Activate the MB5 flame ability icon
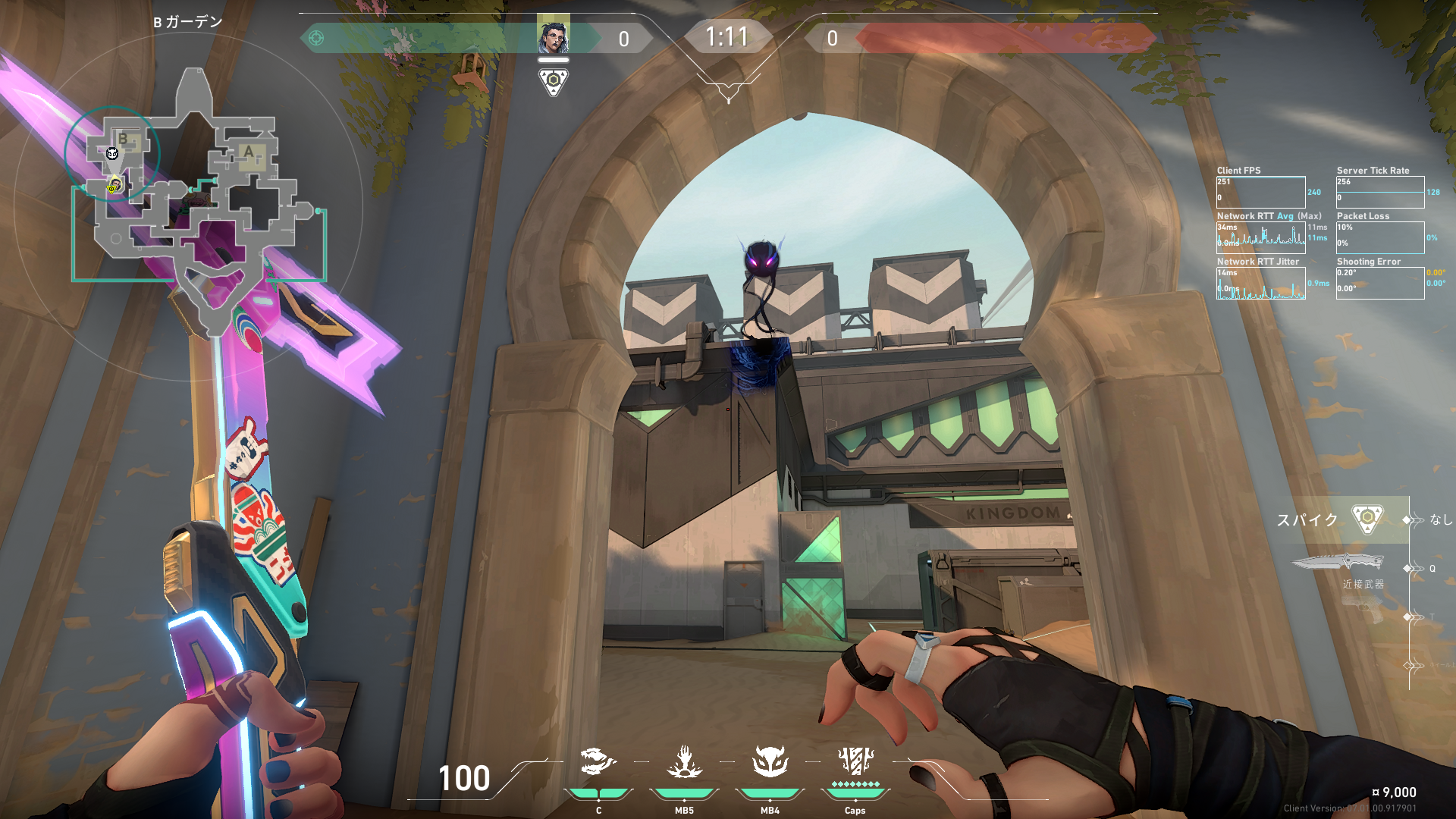Viewport: 1456px width, 819px height. (x=684, y=762)
